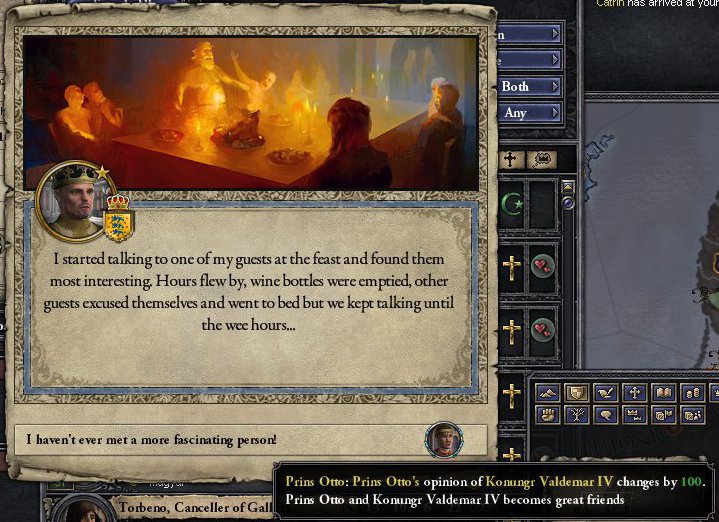The image size is (719, 522).
Task: Select the speech bubble opinion map mode
Action: pyautogui.click(x=605, y=414)
